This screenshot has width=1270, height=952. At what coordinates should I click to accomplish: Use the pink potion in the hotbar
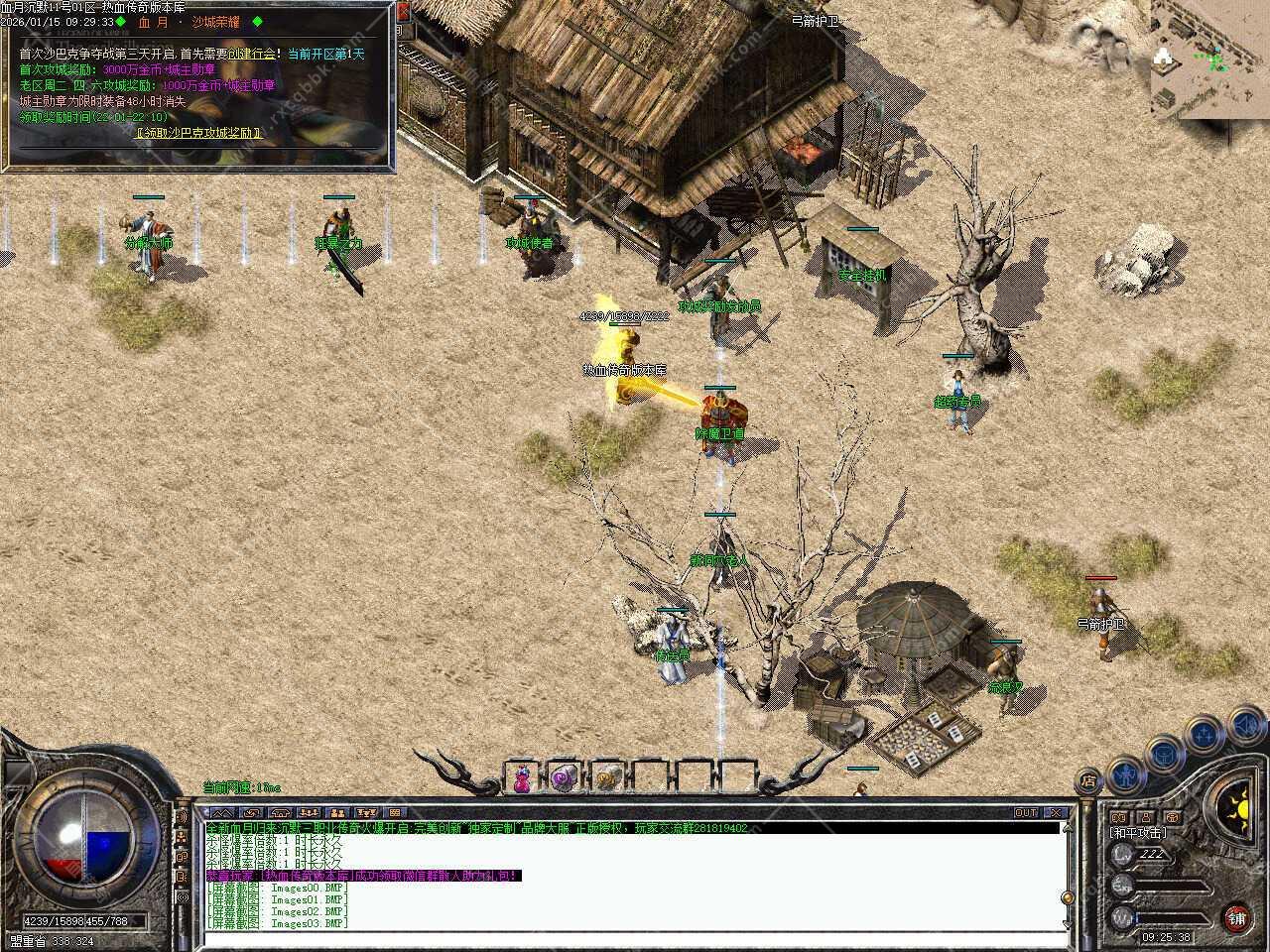pos(521,780)
